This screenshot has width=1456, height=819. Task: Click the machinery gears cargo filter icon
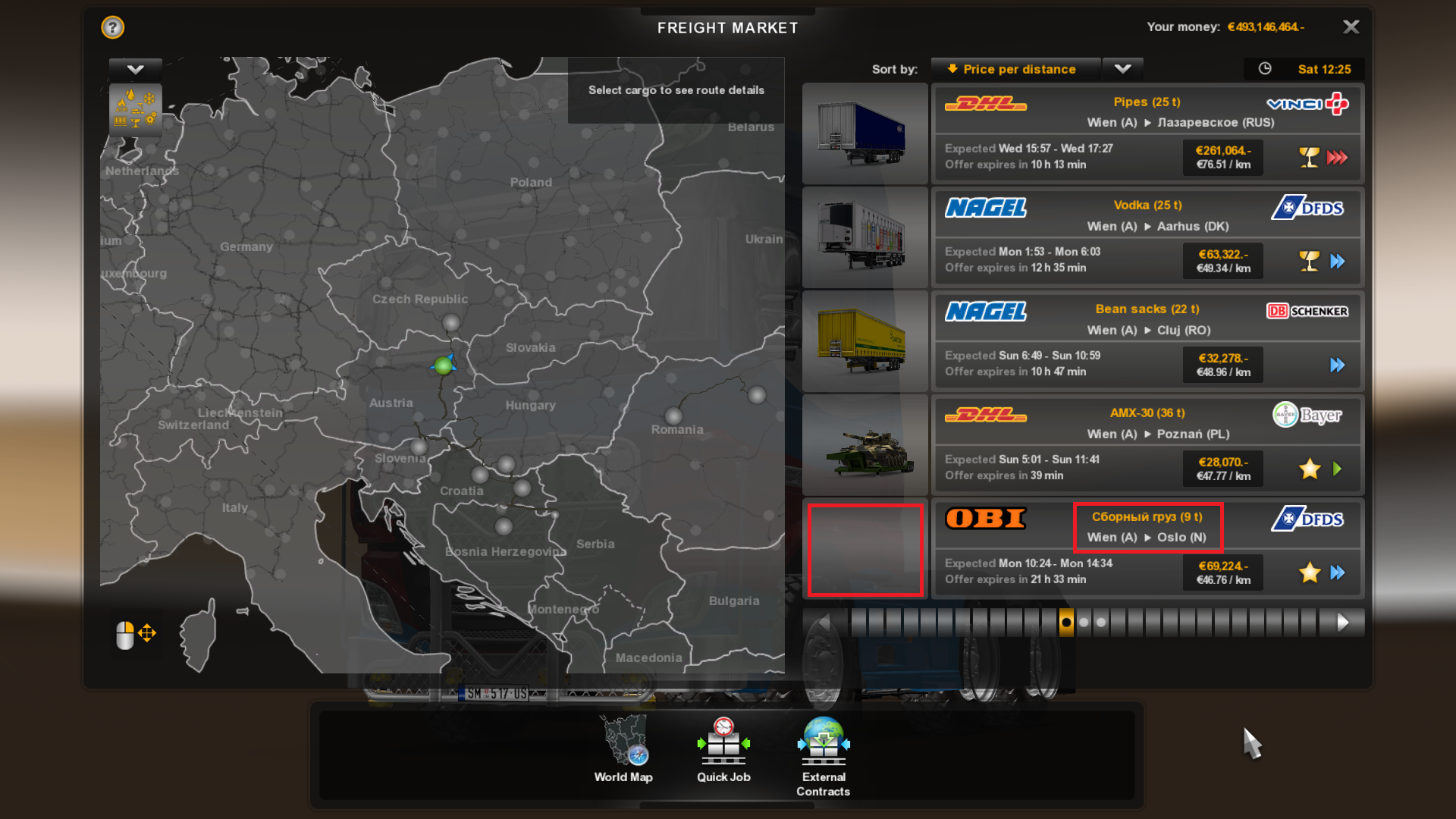(150, 119)
